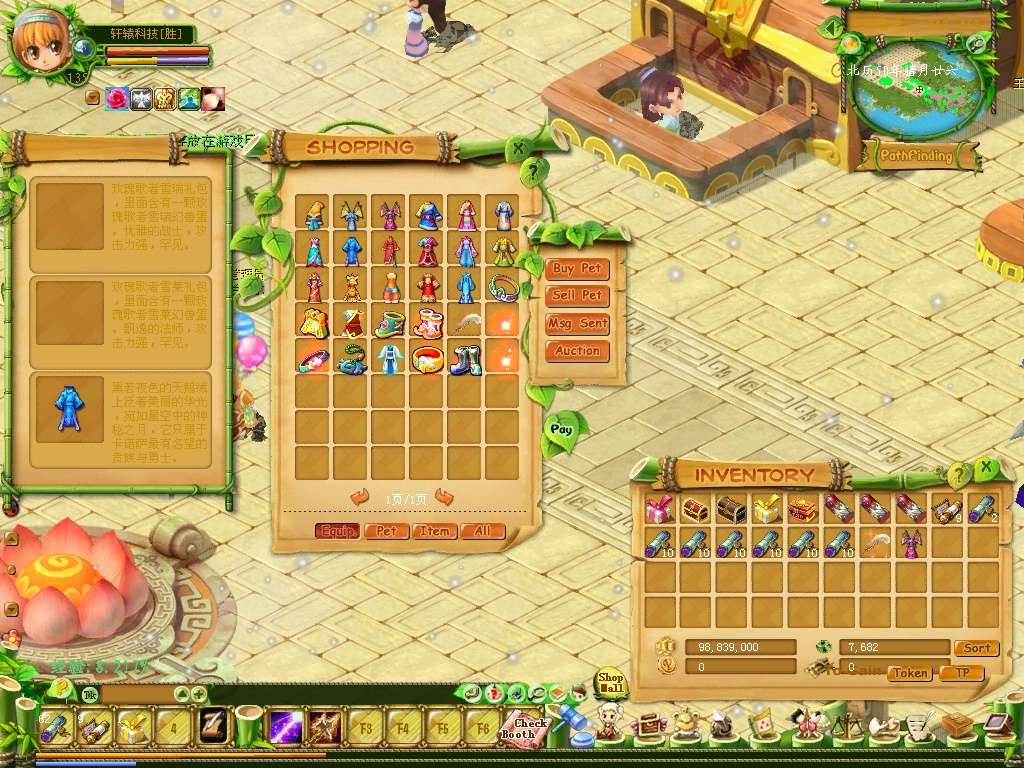This screenshot has height=768, width=1024.
Task: Click the TP button in inventory
Action: [962, 673]
